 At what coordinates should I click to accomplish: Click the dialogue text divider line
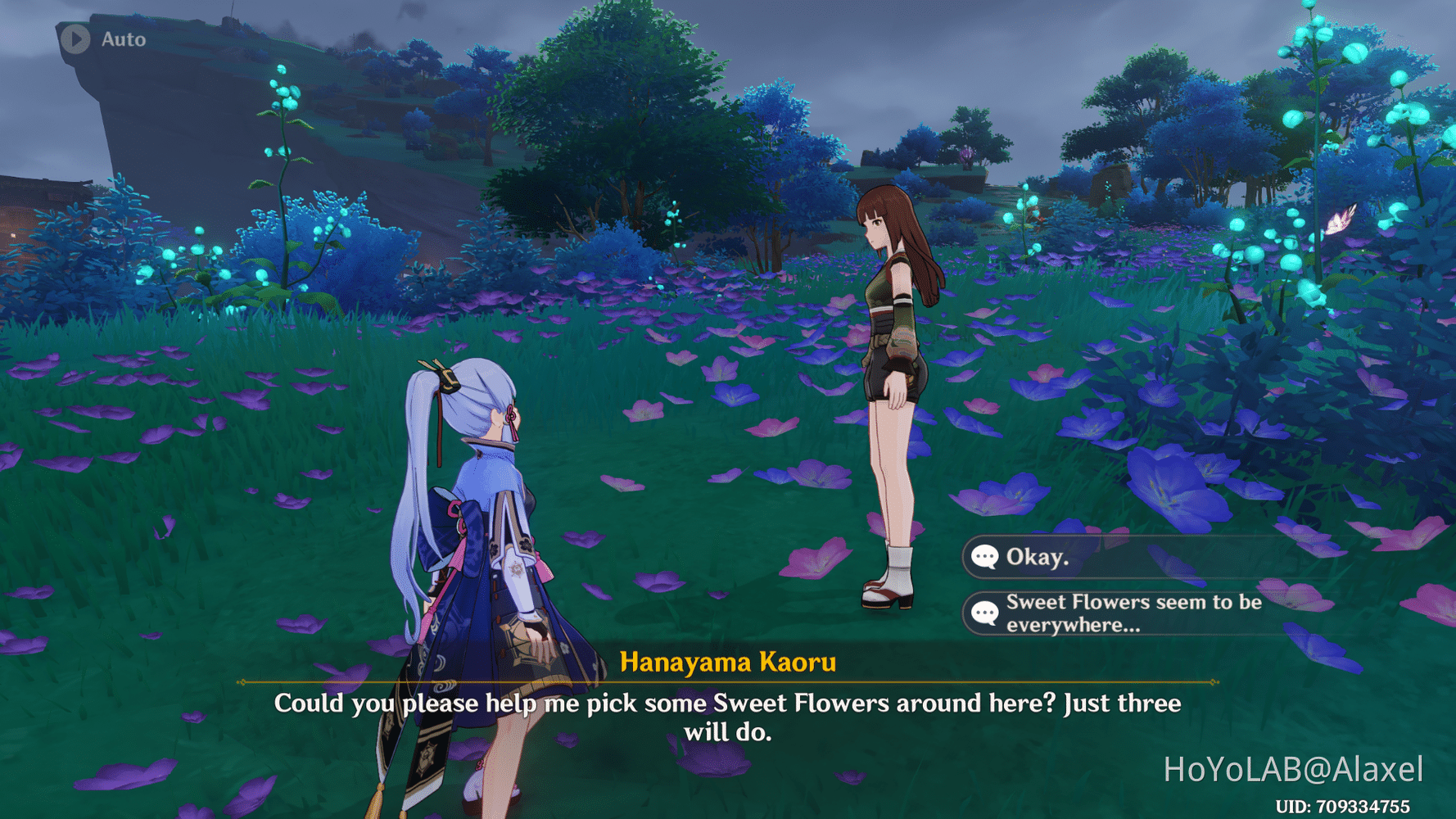point(729,682)
